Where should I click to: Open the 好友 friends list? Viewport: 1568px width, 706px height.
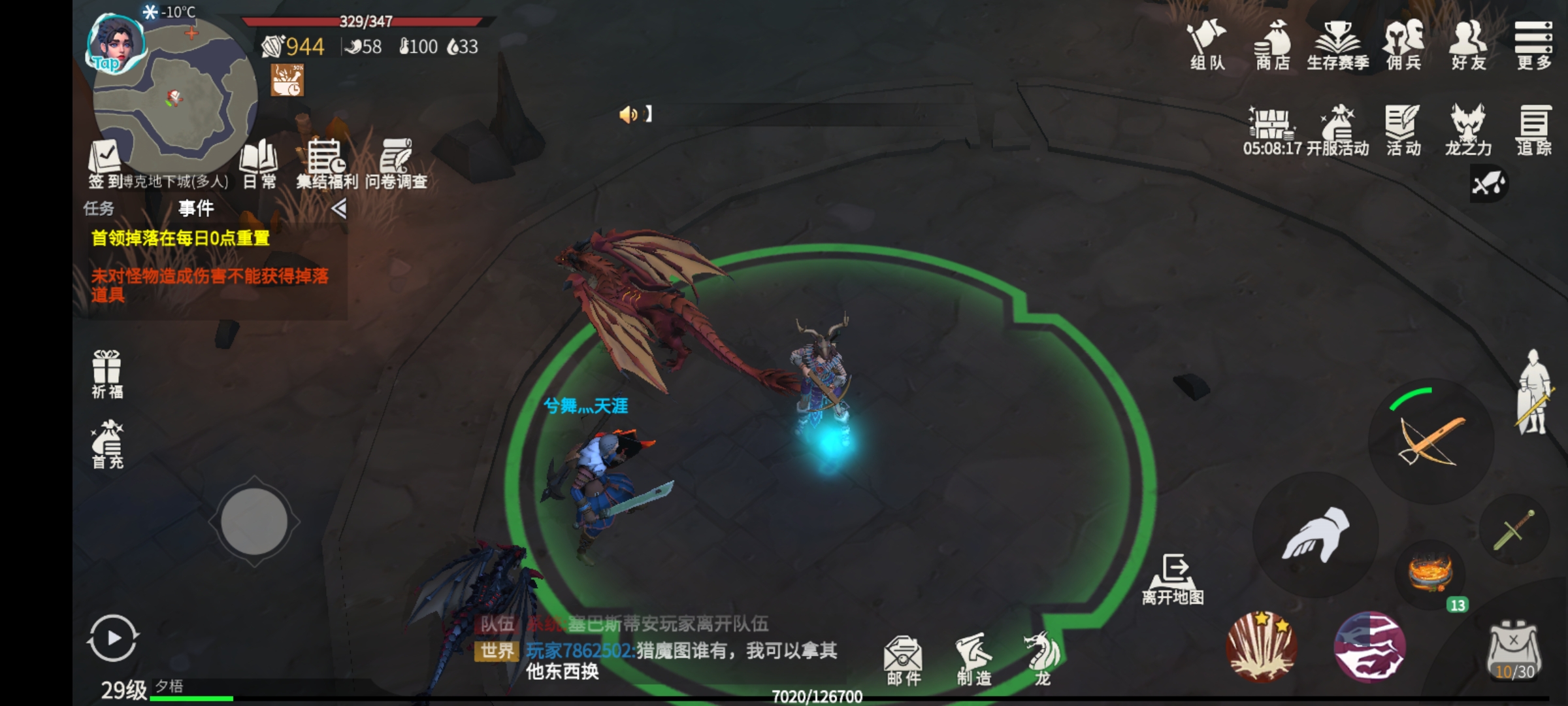pyautogui.click(x=1468, y=44)
